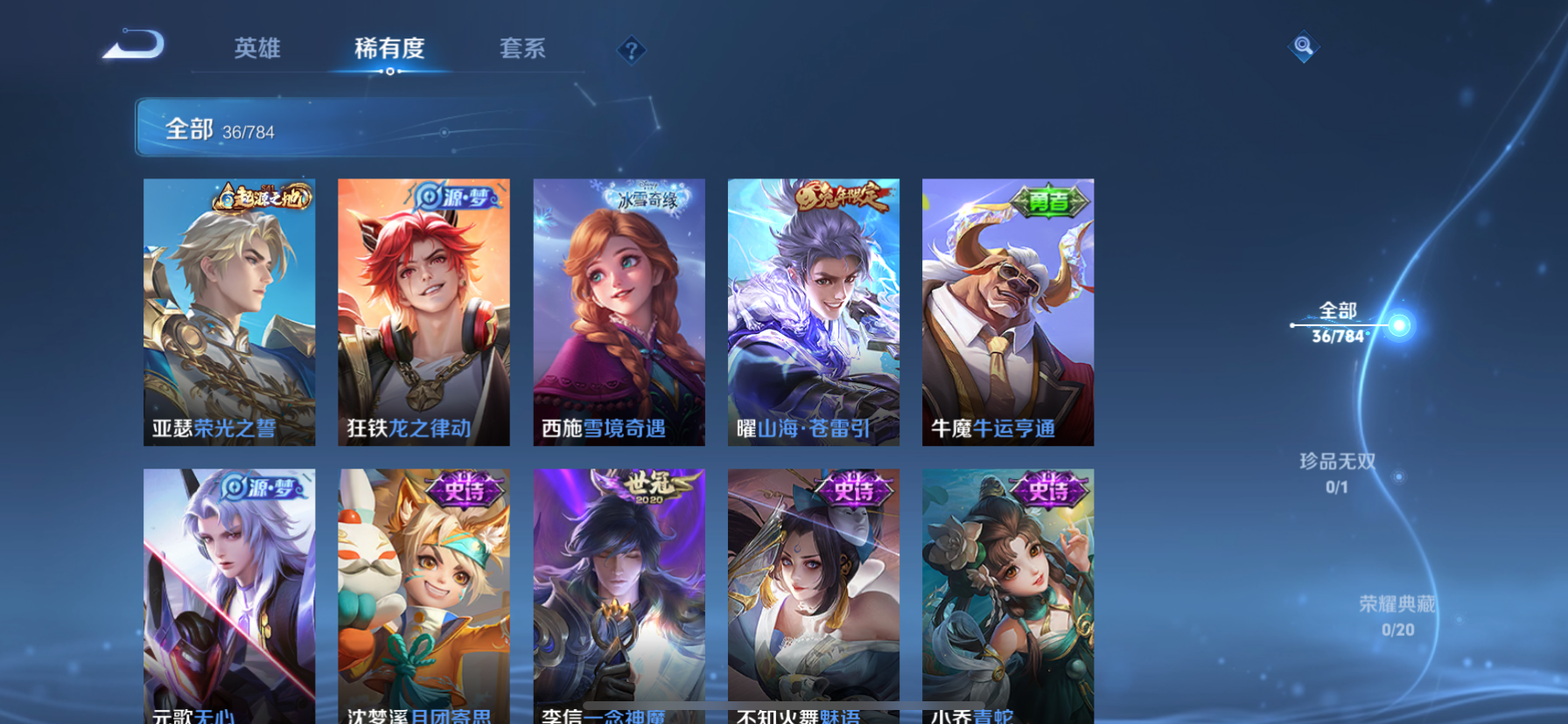Switch to the 套系 tab
1568x724 pixels.
(x=522, y=50)
